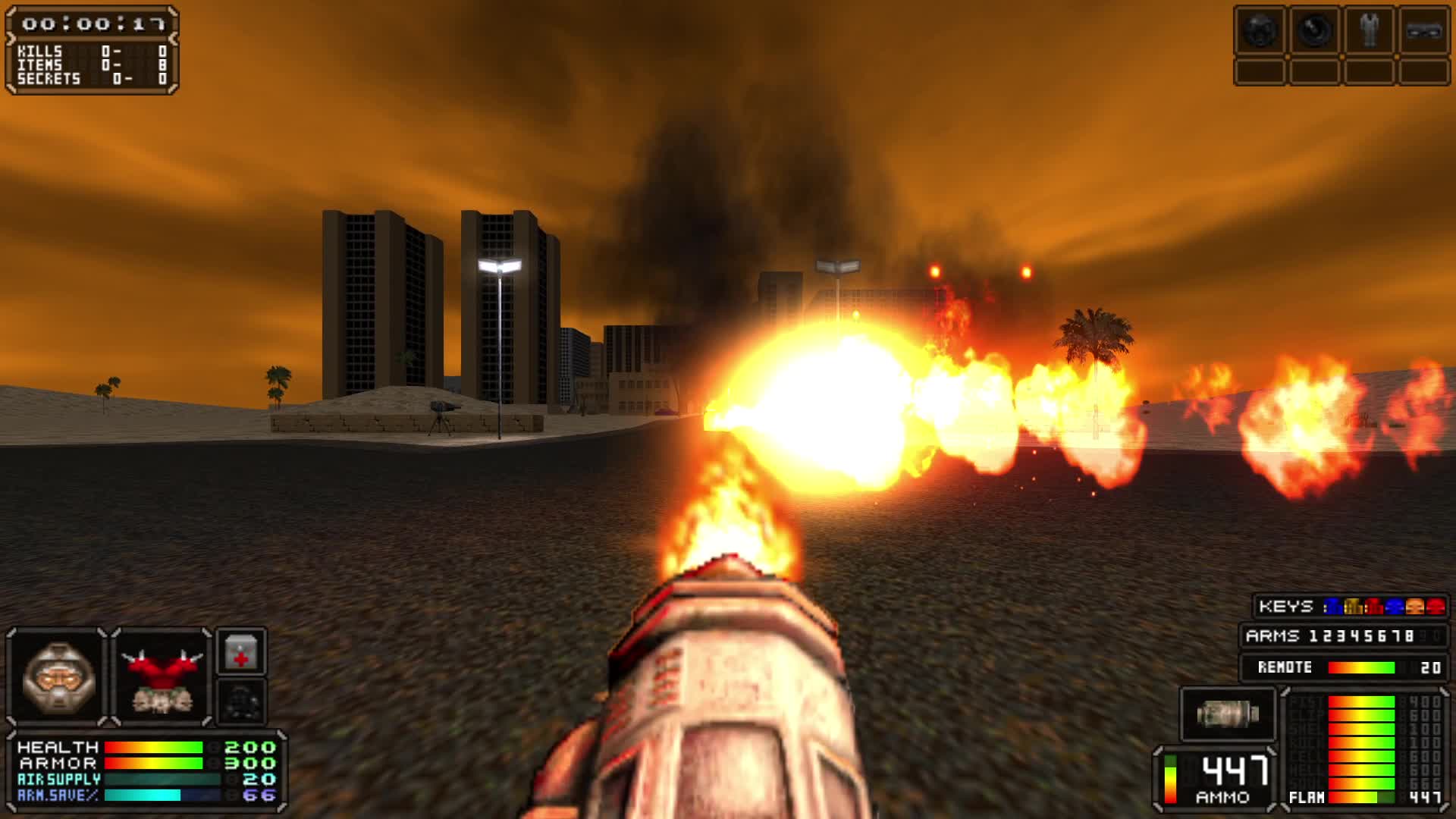Expand the empty second-row inventory slot
1456x819 pixels.
point(1261,73)
